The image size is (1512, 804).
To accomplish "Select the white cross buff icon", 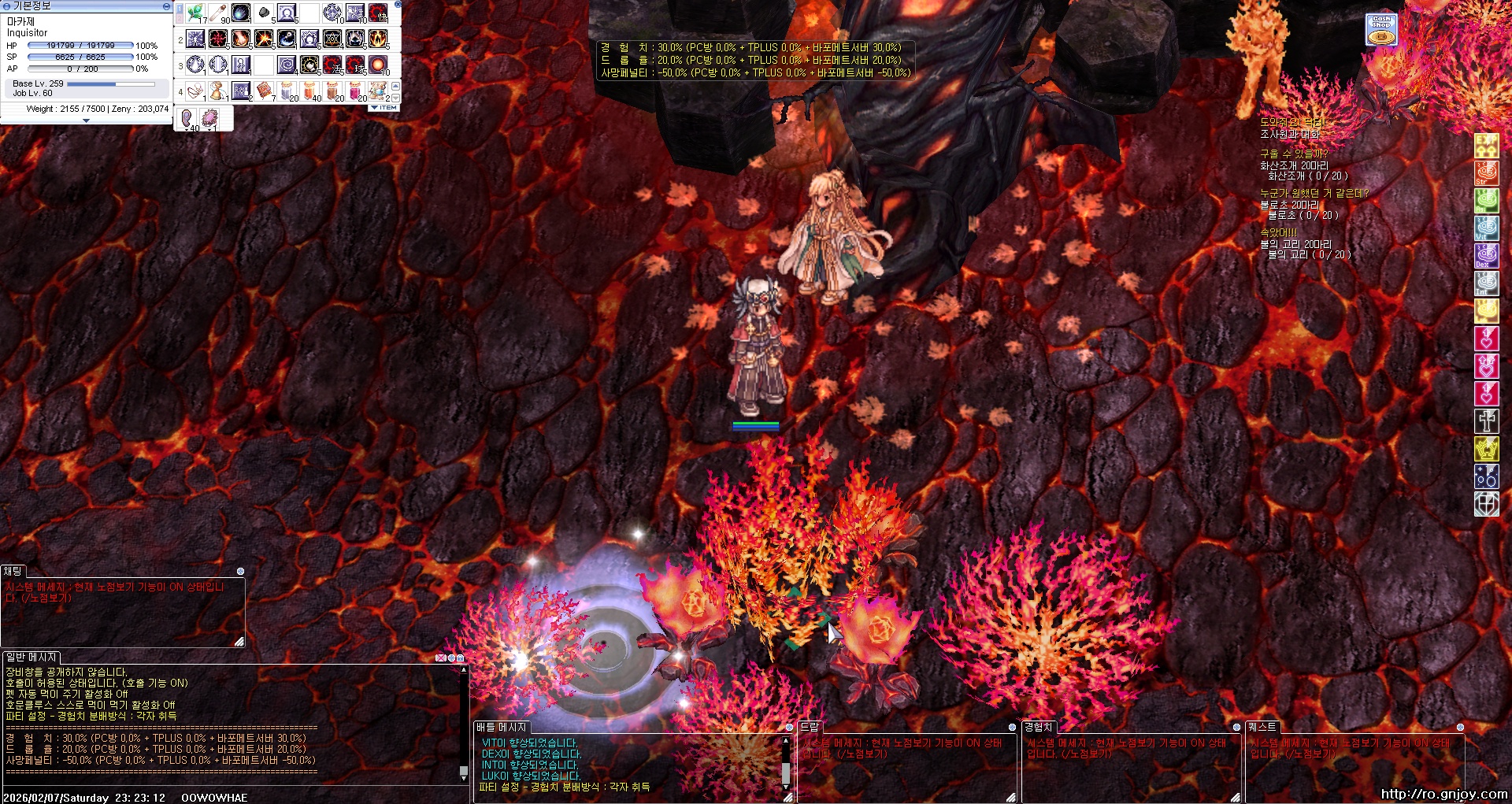I will [x=1486, y=421].
